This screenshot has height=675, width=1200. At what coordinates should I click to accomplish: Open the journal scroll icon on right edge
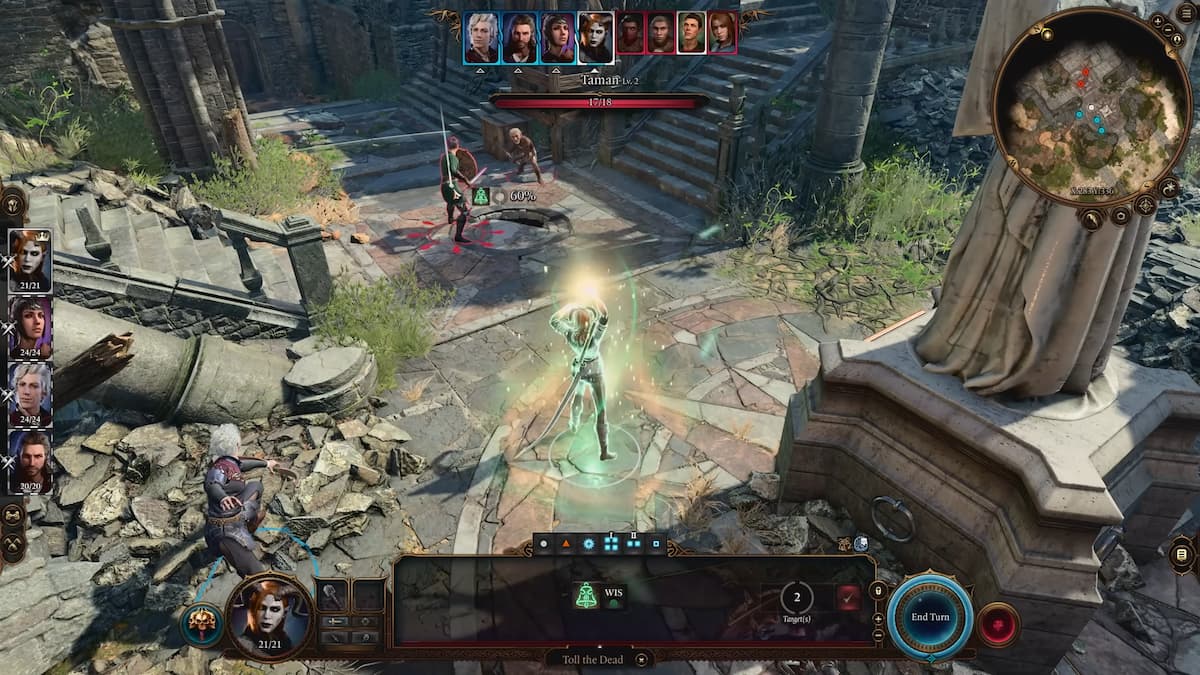[x=1182, y=554]
